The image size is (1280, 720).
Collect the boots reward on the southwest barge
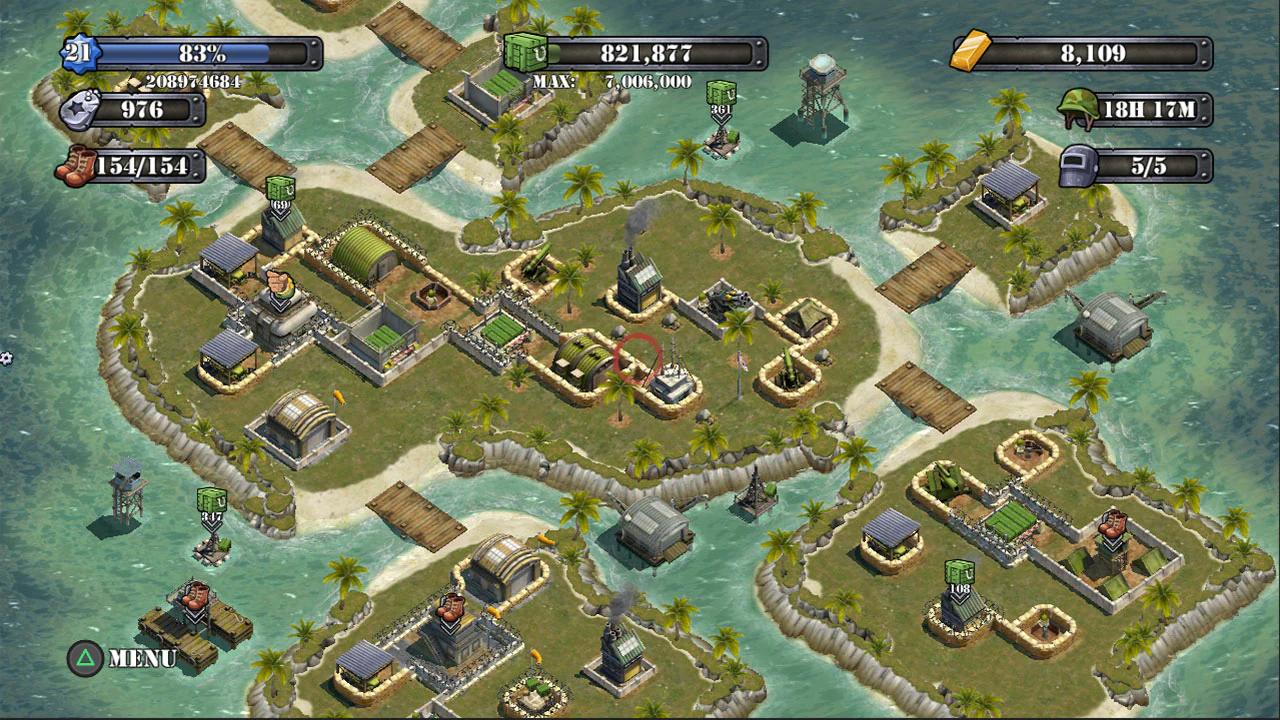pyautogui.click(x=194, y=598)
